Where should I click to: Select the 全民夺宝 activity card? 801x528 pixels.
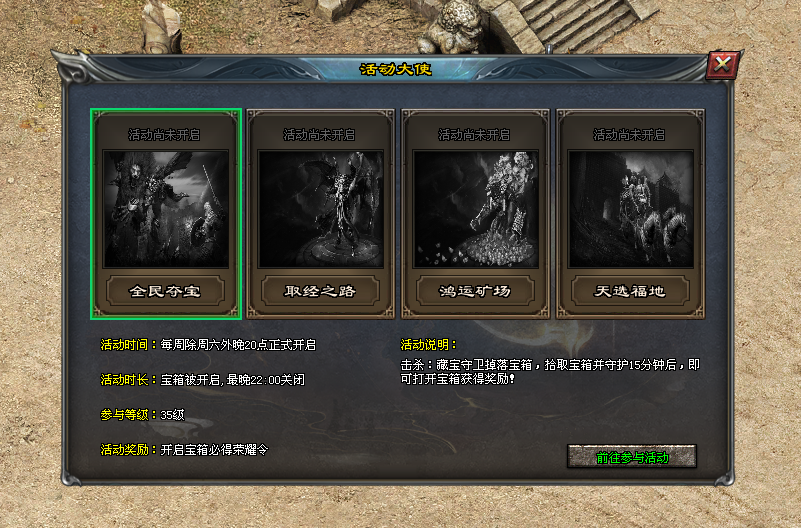[x=166, y=214]
